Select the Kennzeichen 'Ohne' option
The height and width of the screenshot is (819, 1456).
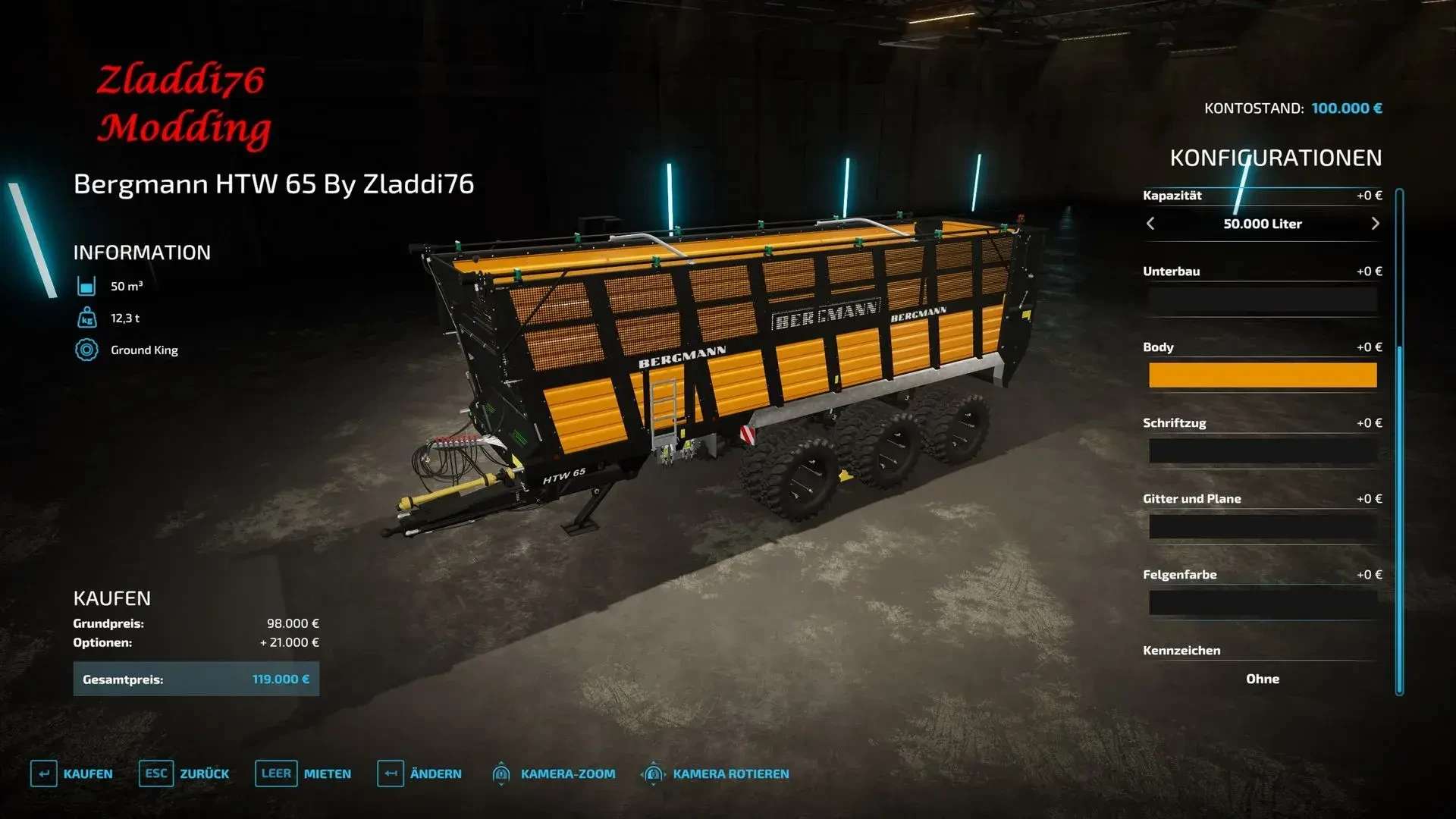click(x=1262, y=679)
